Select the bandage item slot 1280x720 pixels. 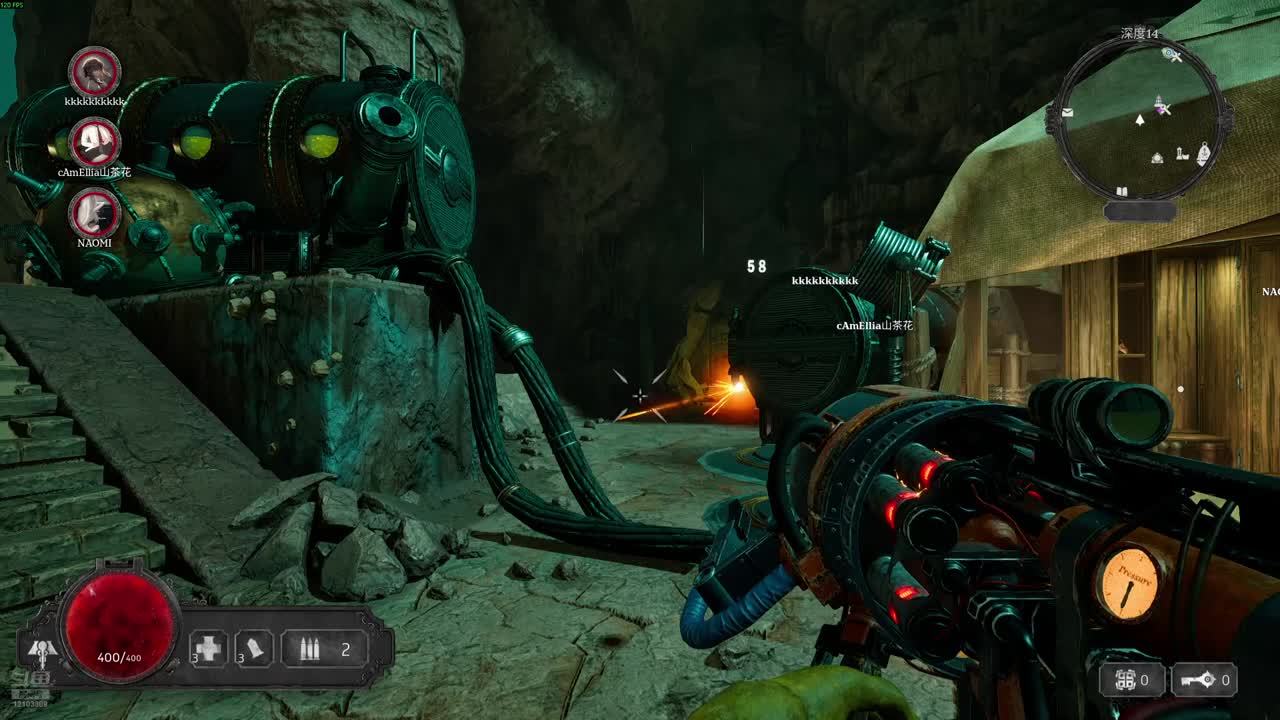pyautogui.click(x=254, y=649)
